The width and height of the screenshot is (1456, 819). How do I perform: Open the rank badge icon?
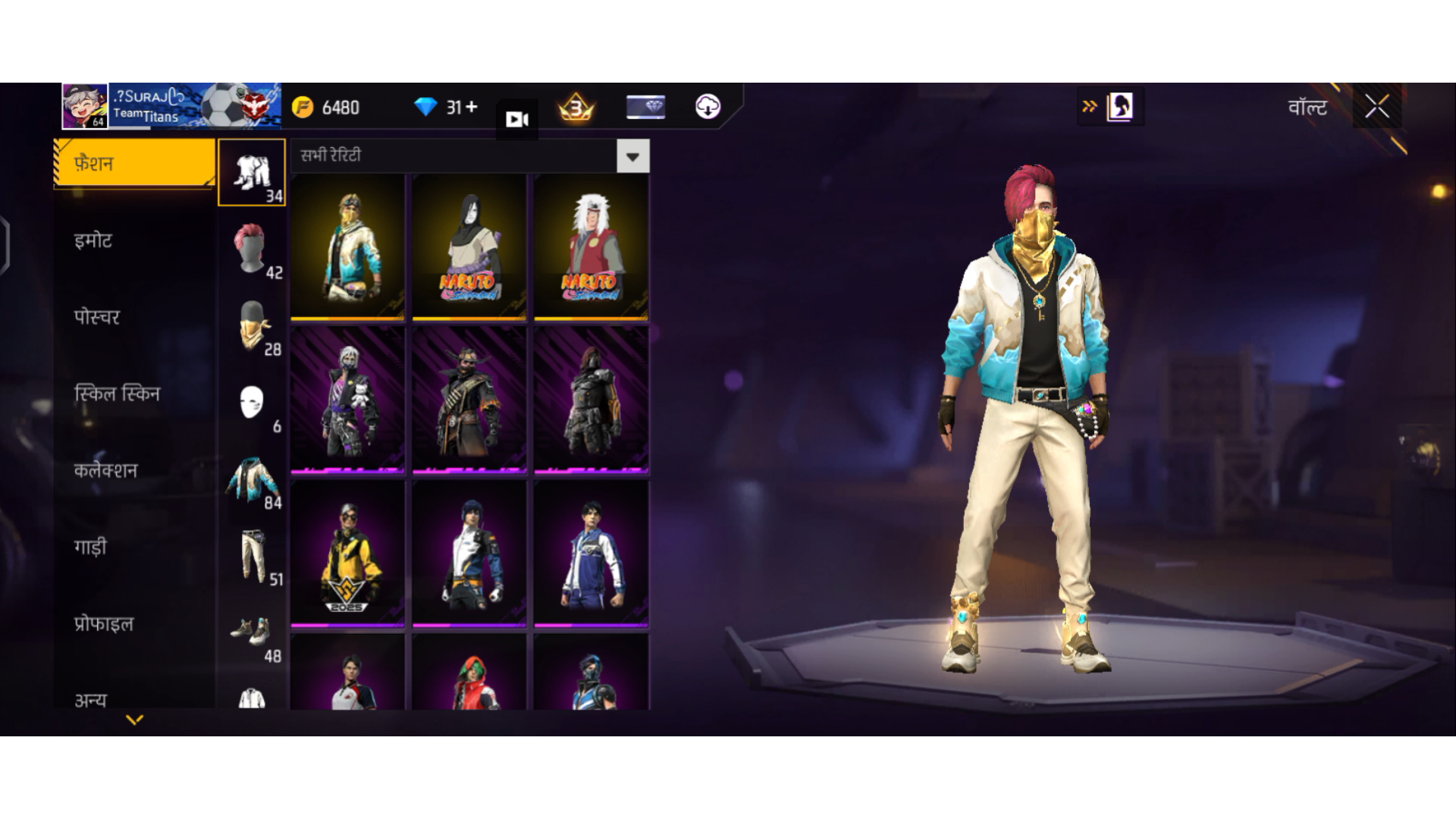tap(575, 107)
